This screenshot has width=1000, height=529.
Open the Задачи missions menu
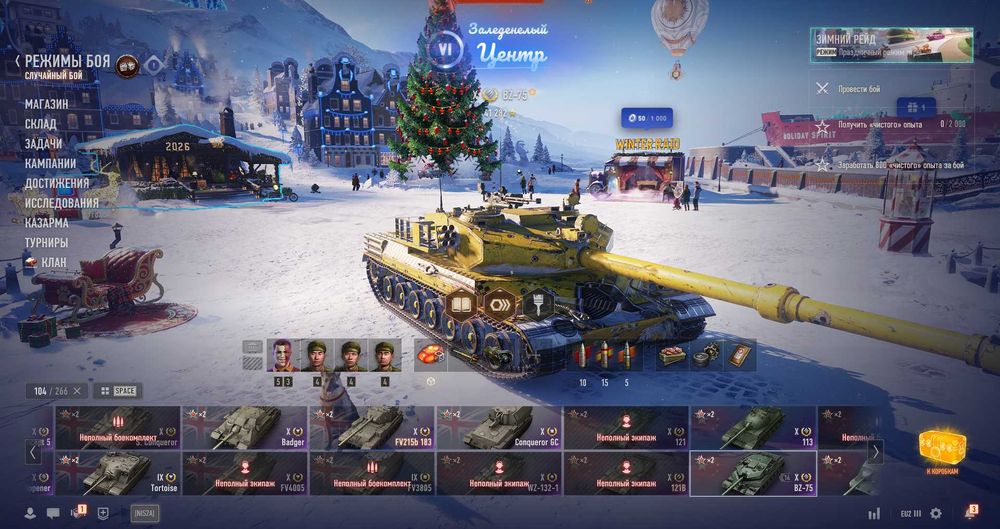point(43,144)
